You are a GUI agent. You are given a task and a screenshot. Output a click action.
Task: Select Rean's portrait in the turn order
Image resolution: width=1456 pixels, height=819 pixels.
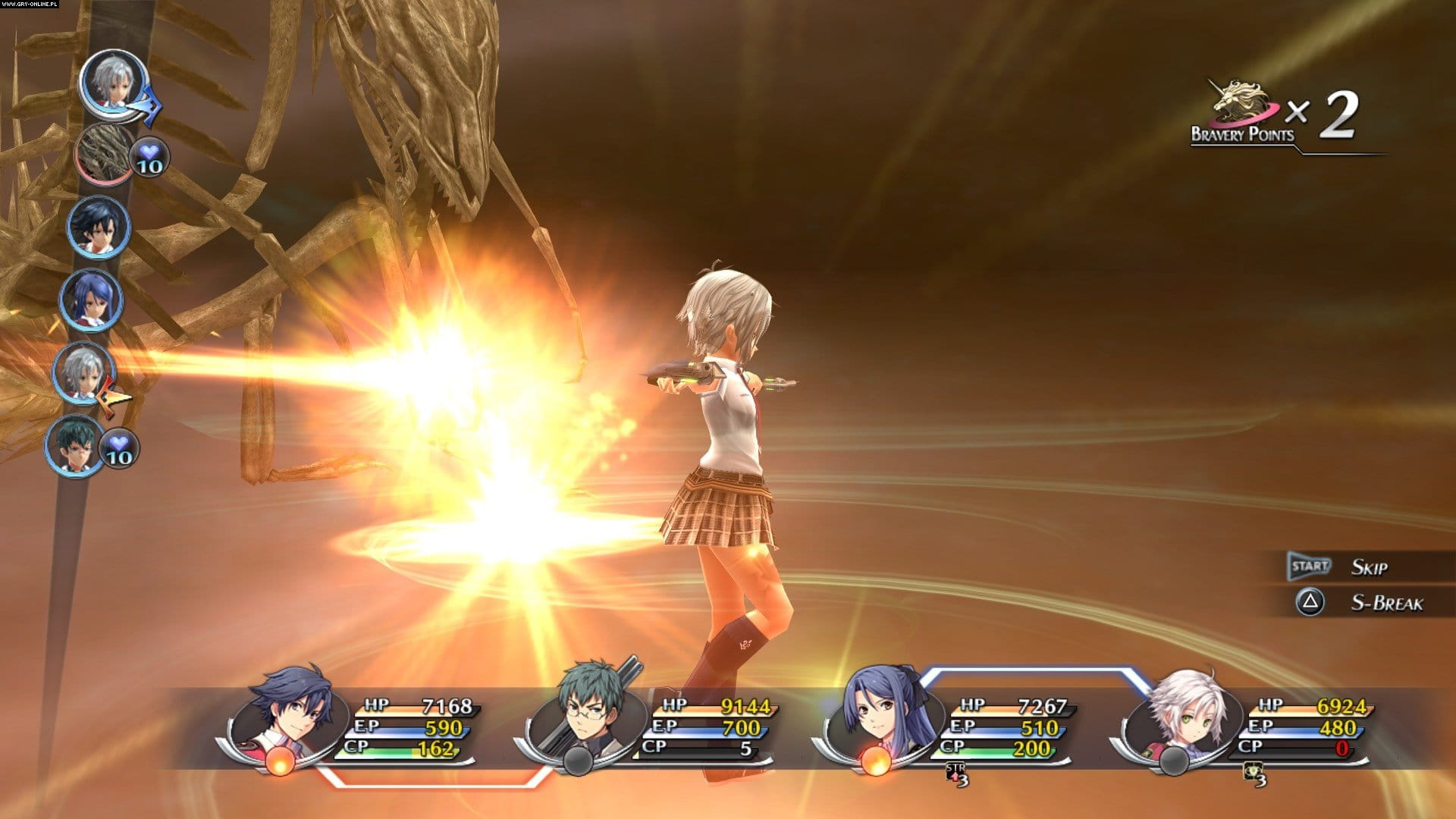tap(99, 227)
